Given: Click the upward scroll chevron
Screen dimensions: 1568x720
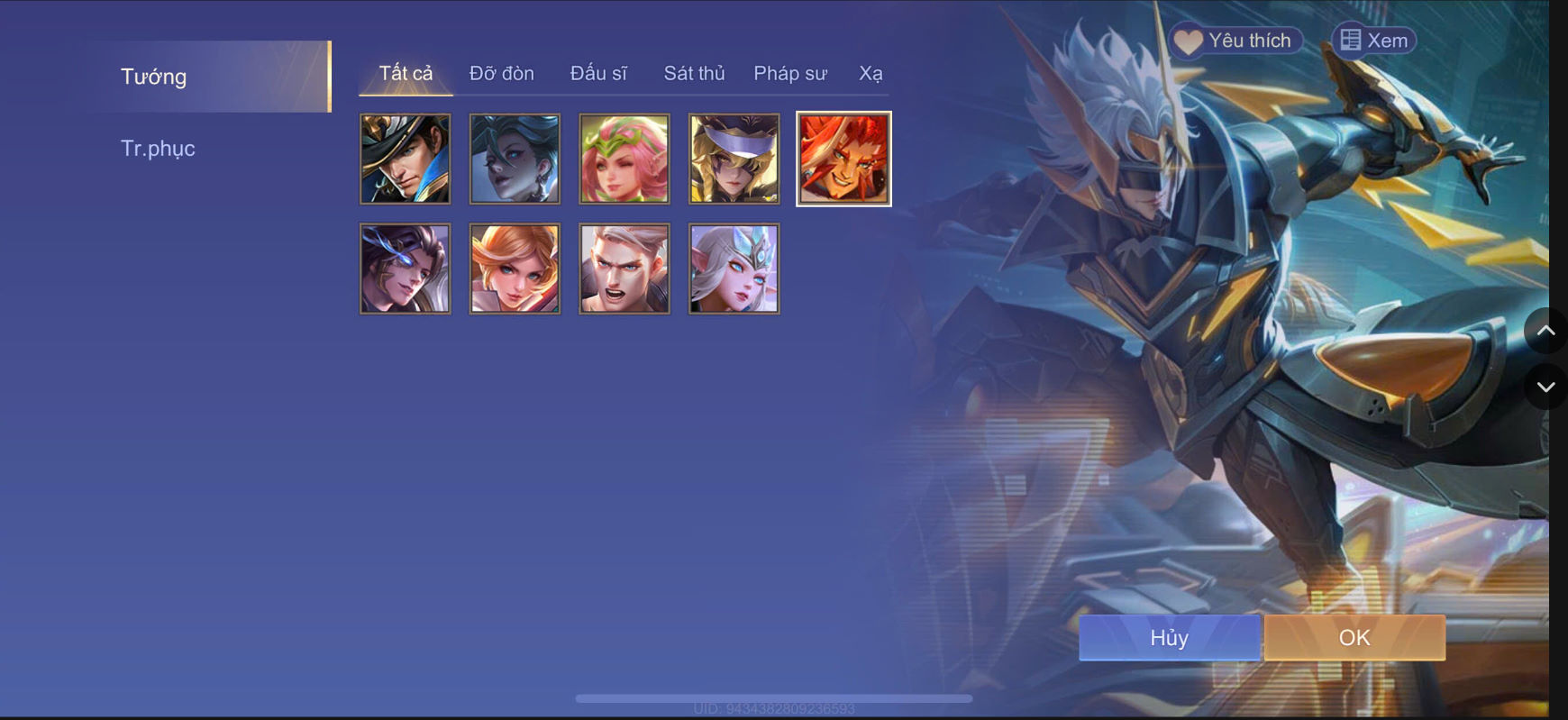Looking at the screenshot, I should pos(1546,330).
